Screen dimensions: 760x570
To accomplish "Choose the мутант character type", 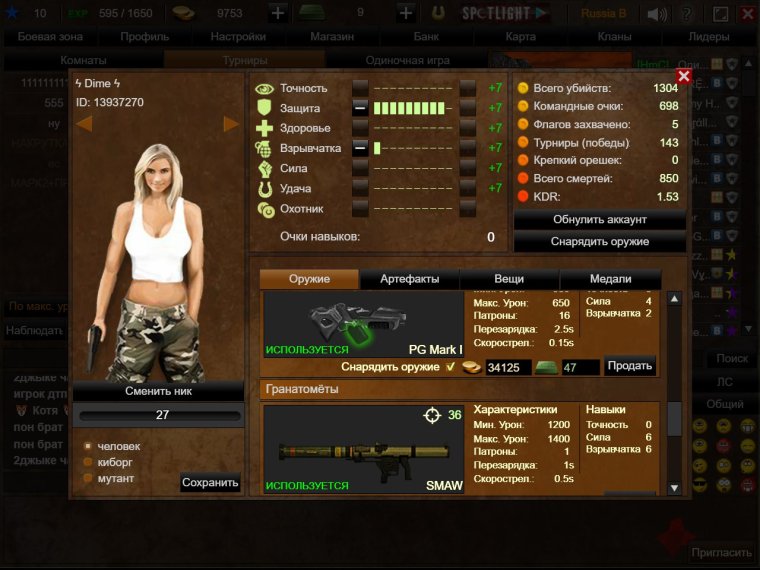I will pos(88,478).
